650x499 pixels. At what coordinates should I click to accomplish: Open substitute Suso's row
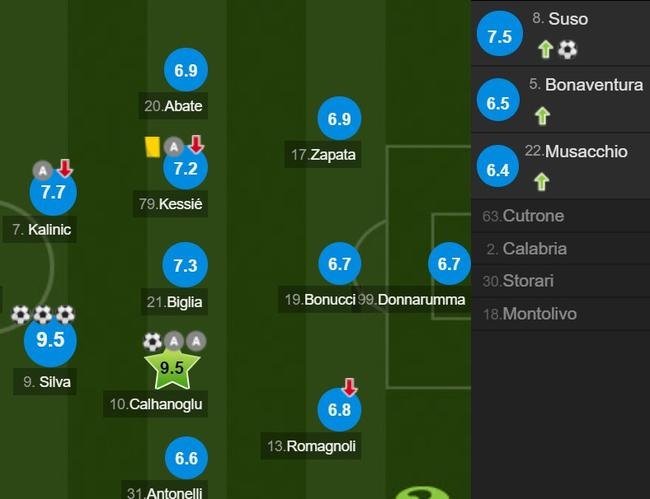tap(560, 33)
